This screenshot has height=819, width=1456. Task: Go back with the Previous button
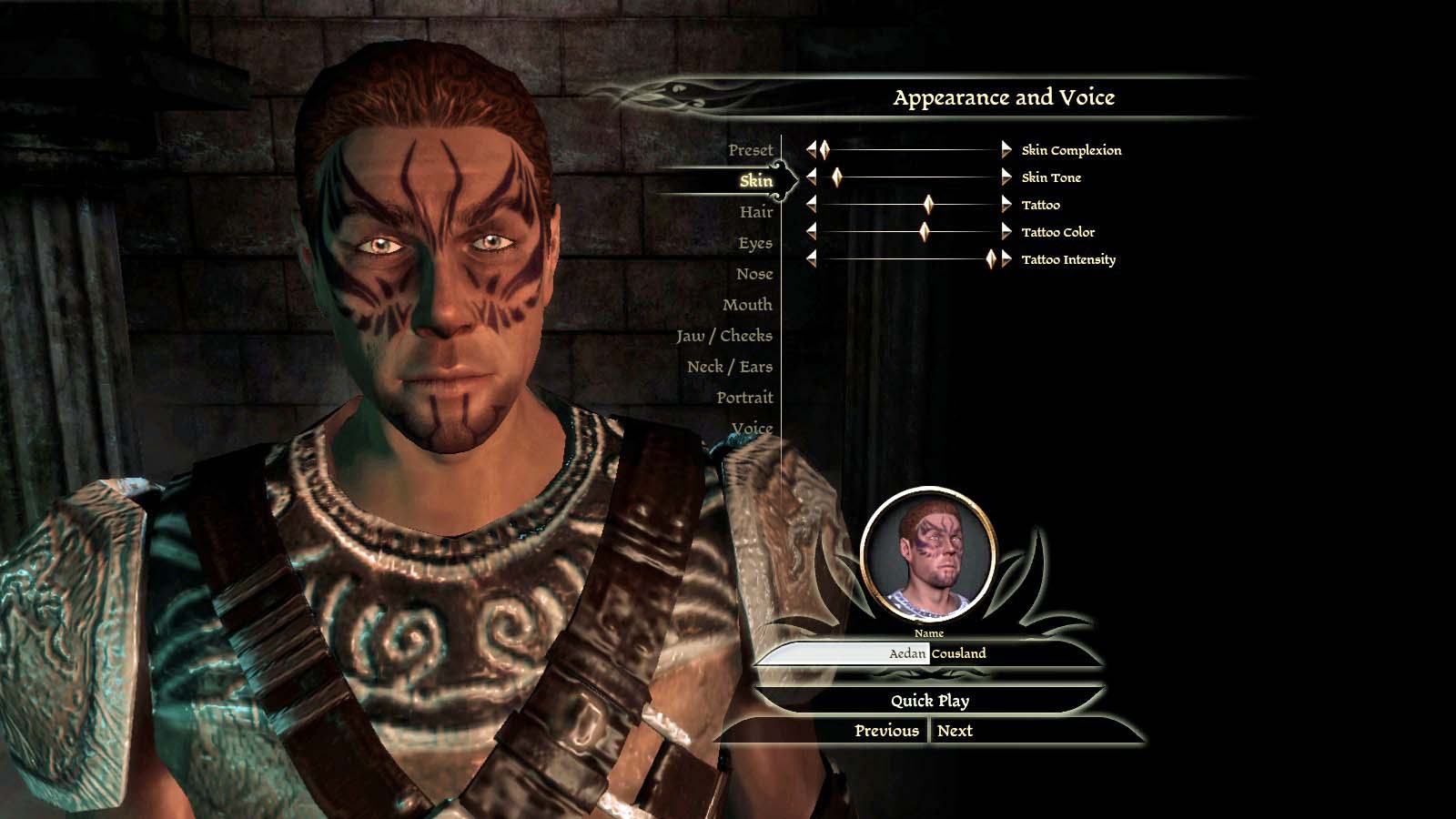pyautogui.click(x=886, y=731)
